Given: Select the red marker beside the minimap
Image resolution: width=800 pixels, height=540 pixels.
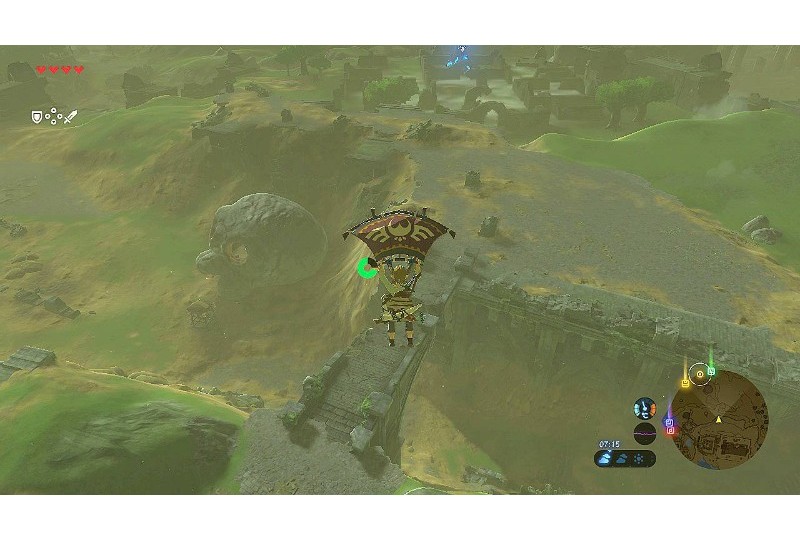Looking at the screenshot, I should 669,432.
